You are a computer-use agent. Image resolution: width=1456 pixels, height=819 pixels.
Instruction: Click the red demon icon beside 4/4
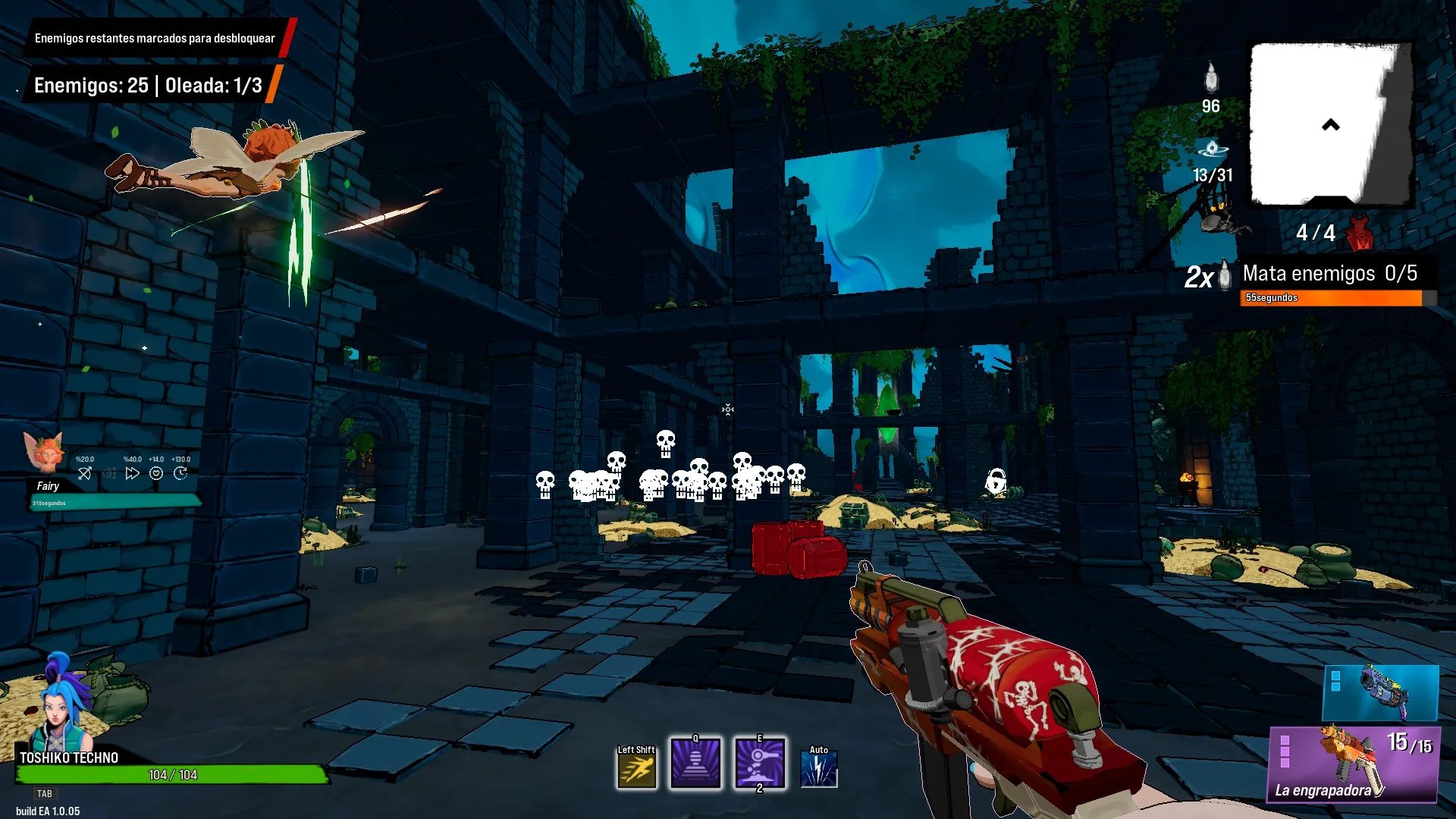click(1360, 233)
